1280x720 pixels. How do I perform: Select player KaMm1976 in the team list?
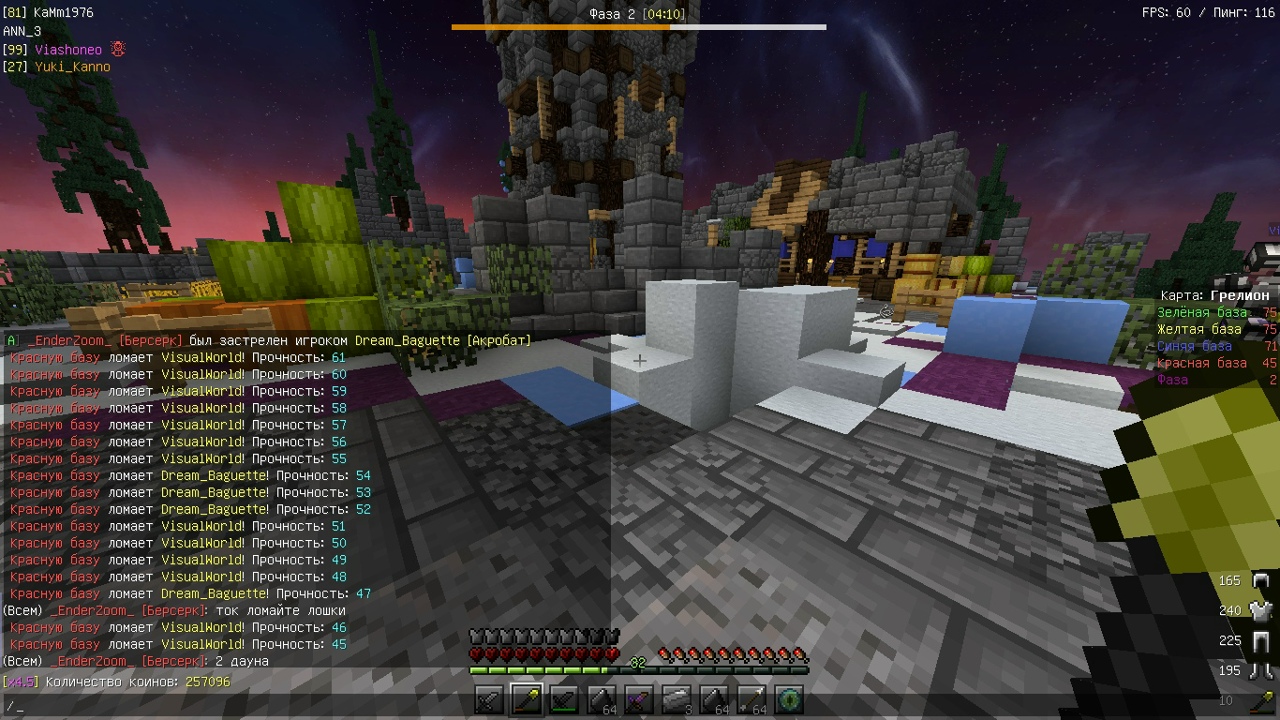pos(62,14)
